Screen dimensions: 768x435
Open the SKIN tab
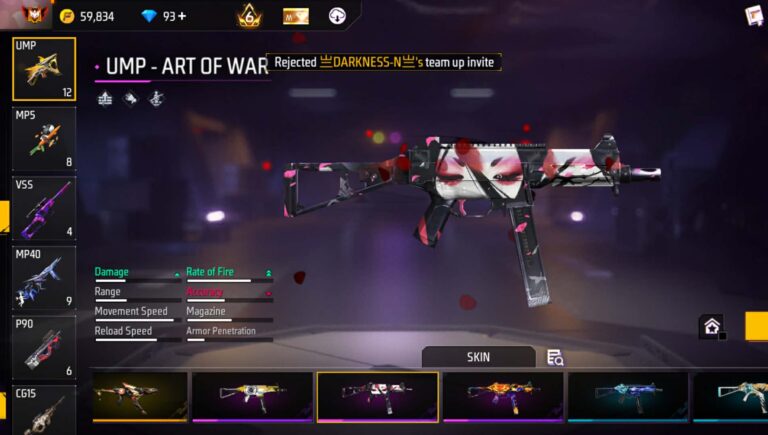[x=478, y=357]
